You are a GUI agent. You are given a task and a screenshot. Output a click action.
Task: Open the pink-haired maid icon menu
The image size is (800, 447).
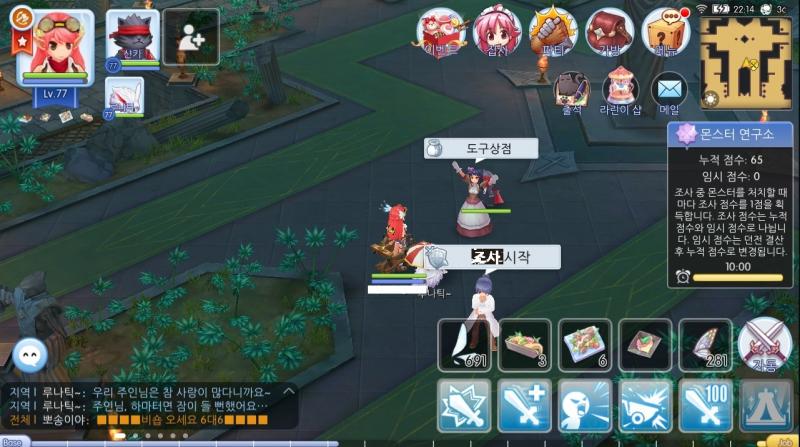(497, 35)
